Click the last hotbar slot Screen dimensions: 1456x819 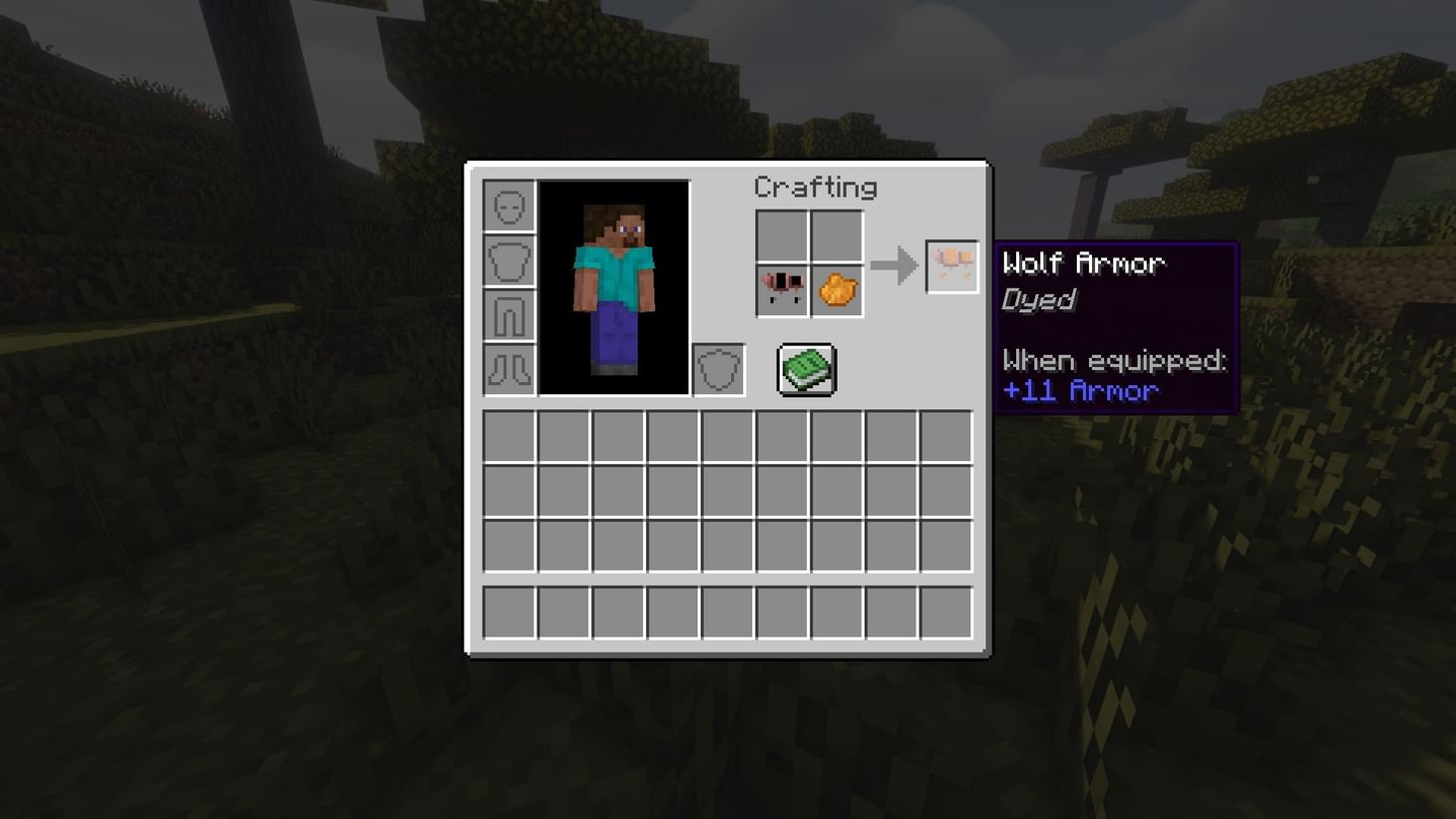click(x=944, y=614)
